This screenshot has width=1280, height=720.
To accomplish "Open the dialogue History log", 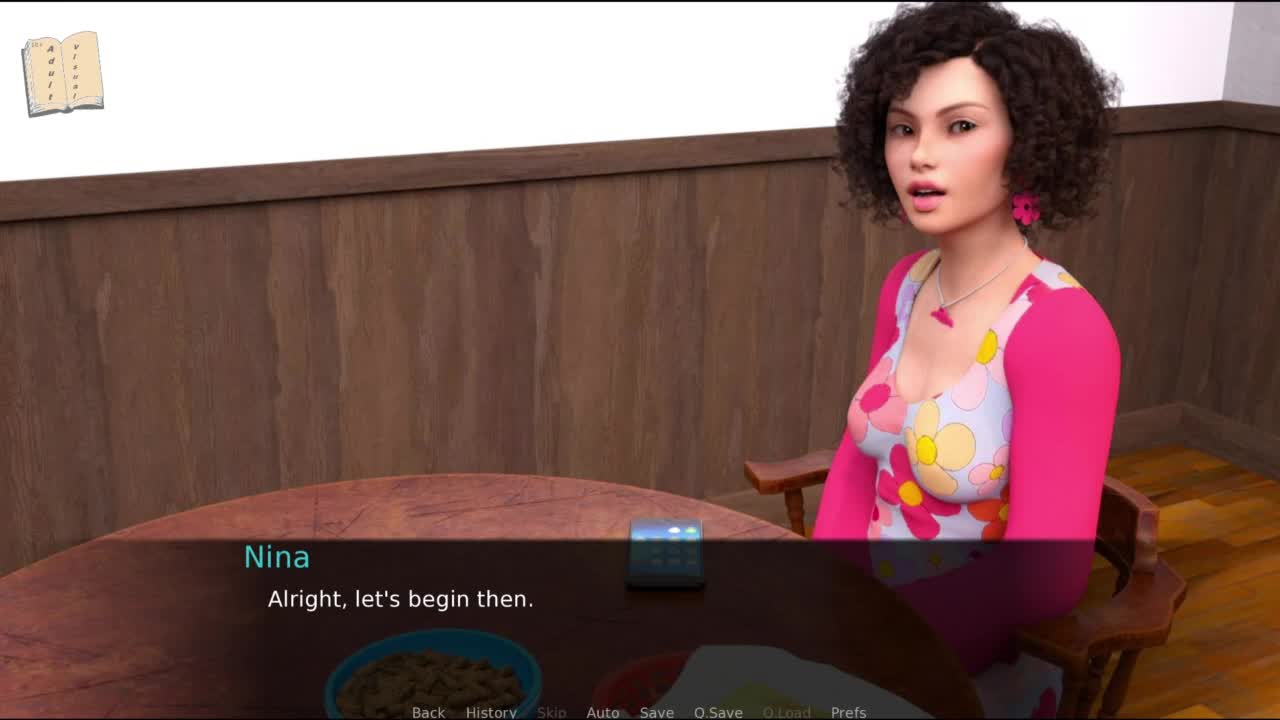I will (x=491, y=712).
